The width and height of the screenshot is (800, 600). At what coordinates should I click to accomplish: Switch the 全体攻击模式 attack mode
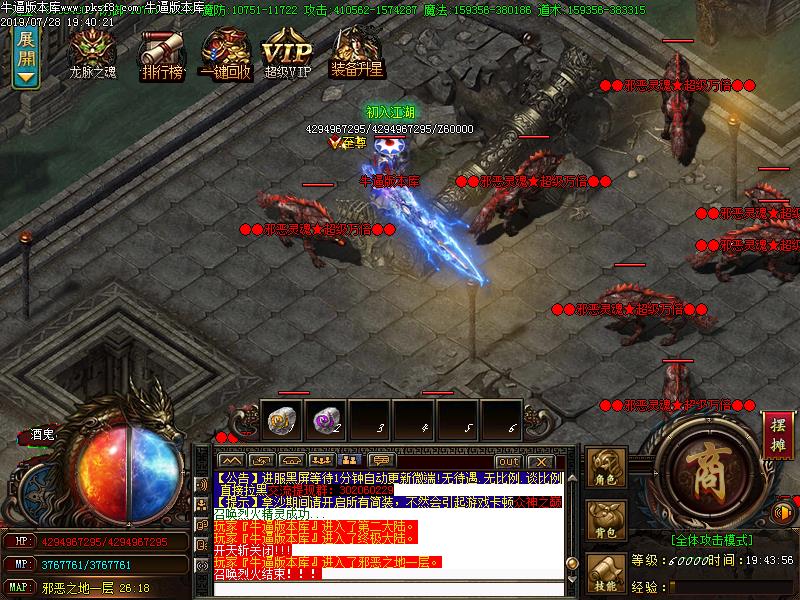click(712, 538)
